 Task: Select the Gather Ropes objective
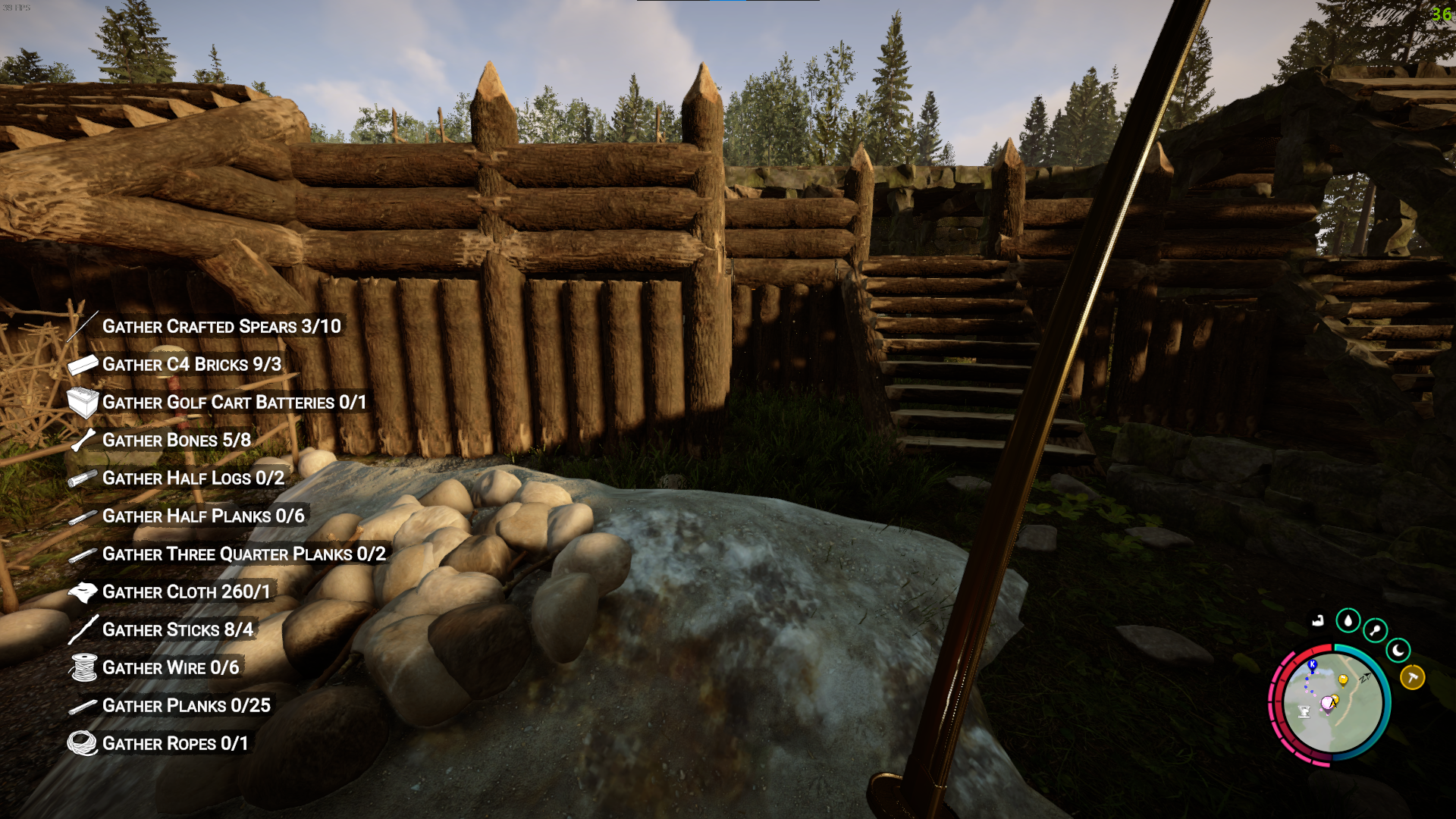(174, 744)
